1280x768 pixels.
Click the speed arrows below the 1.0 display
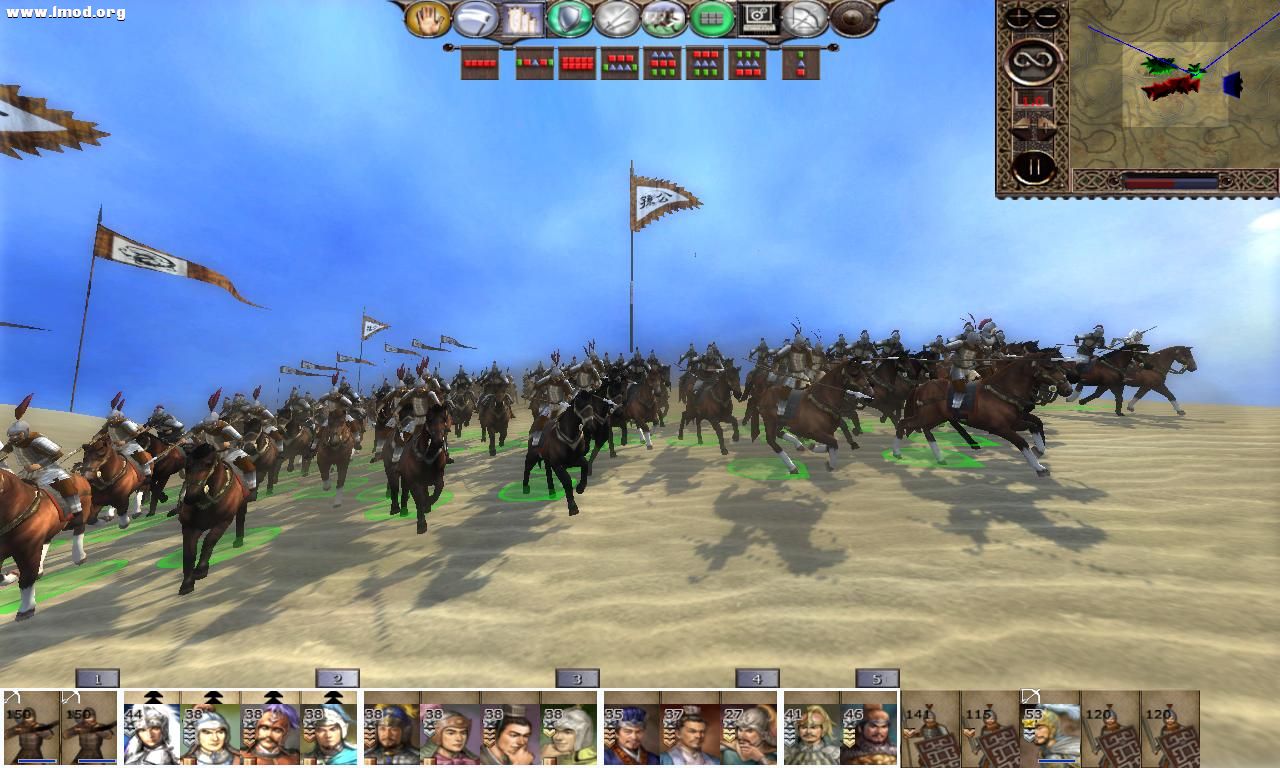(1033, 125)
